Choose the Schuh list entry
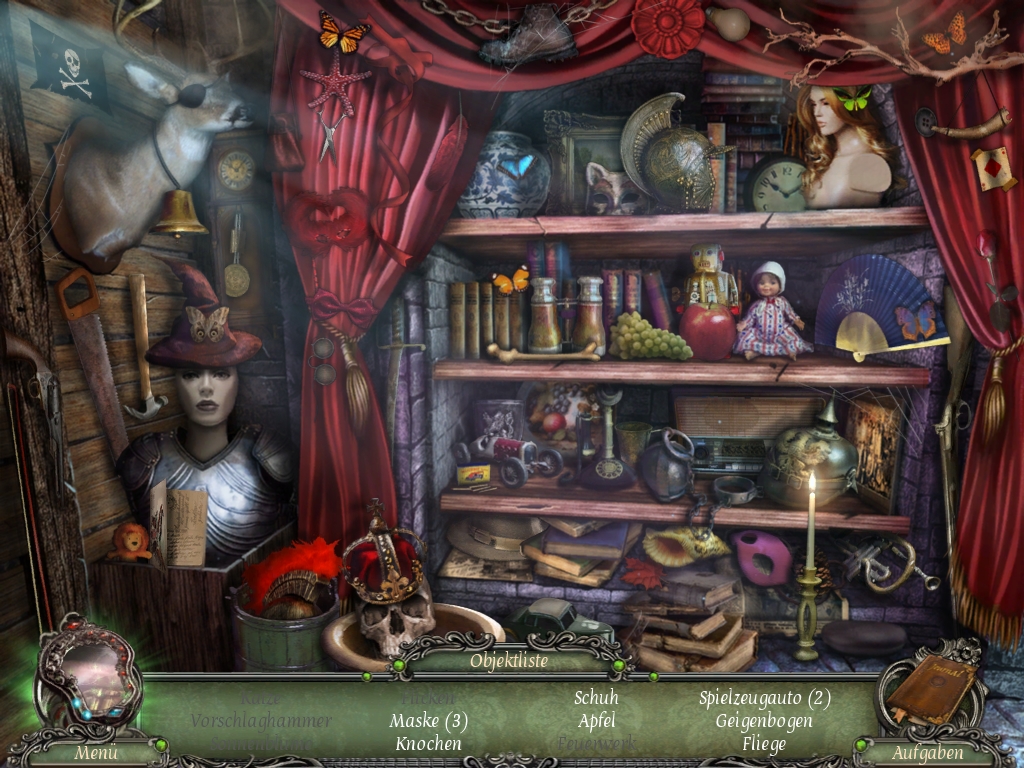 coord(596,698)
